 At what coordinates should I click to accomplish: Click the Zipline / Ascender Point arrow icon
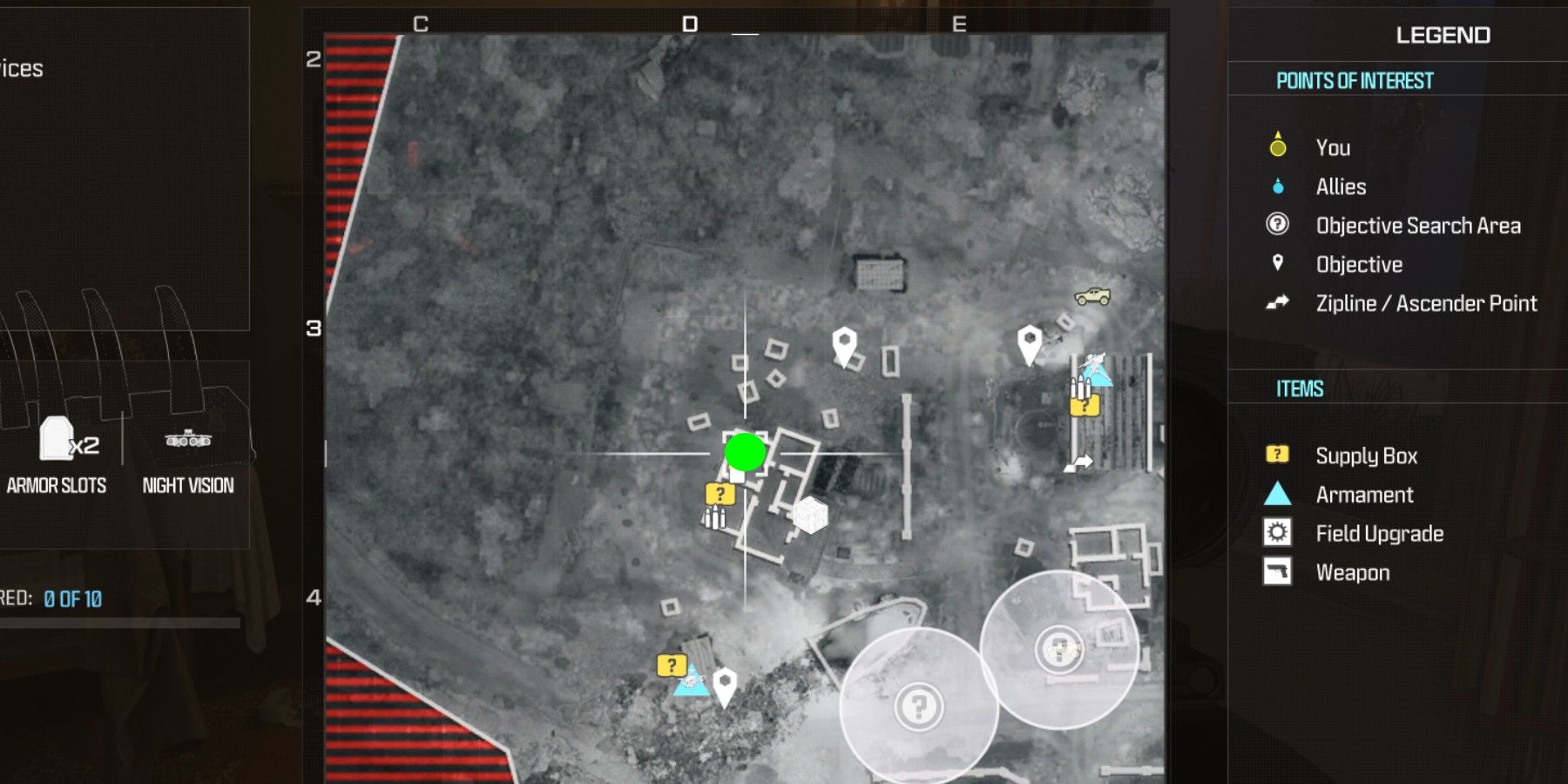(x=1277, y=304)
